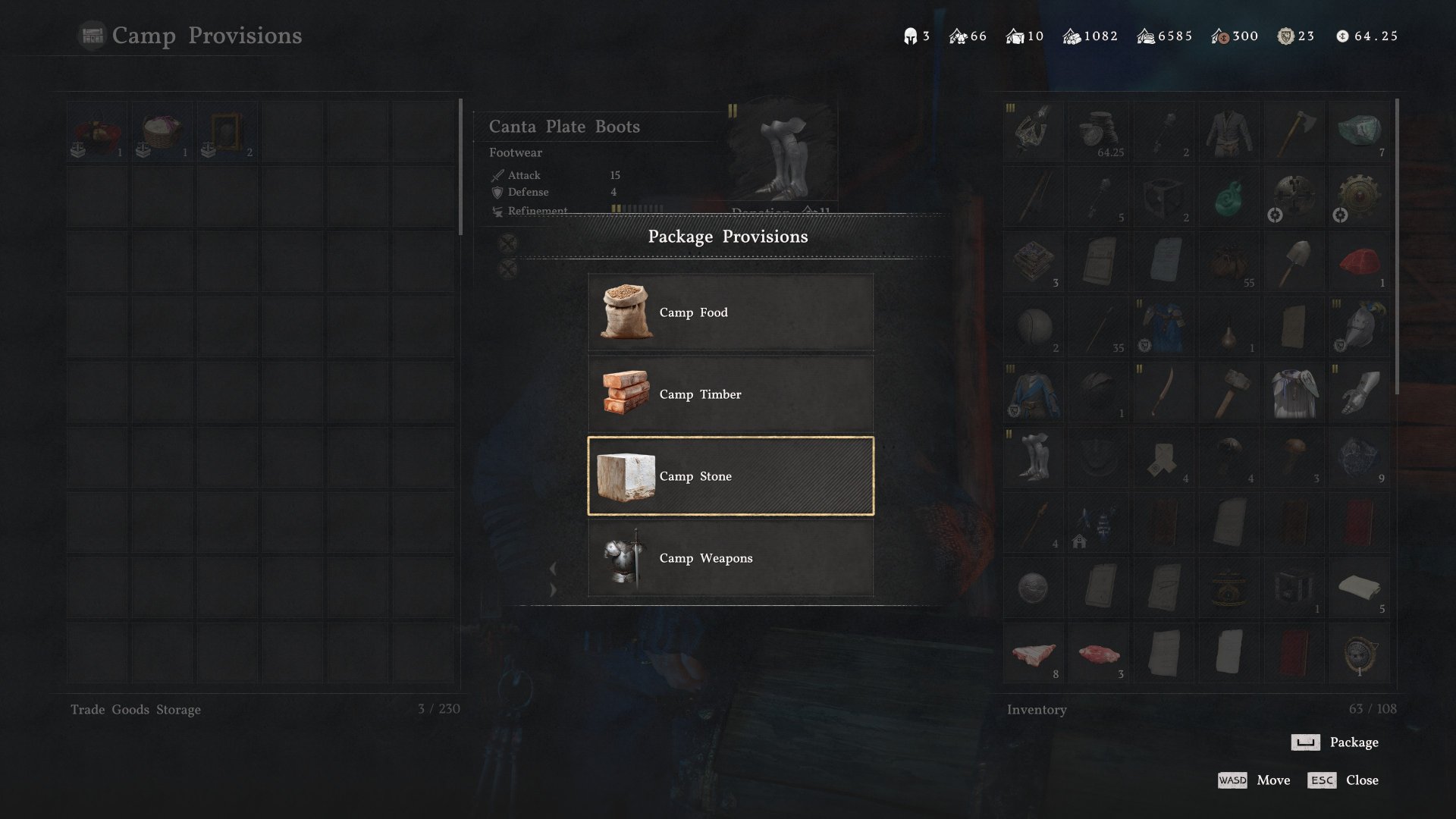Click the ESC Close prompt

click(1344, 780)
